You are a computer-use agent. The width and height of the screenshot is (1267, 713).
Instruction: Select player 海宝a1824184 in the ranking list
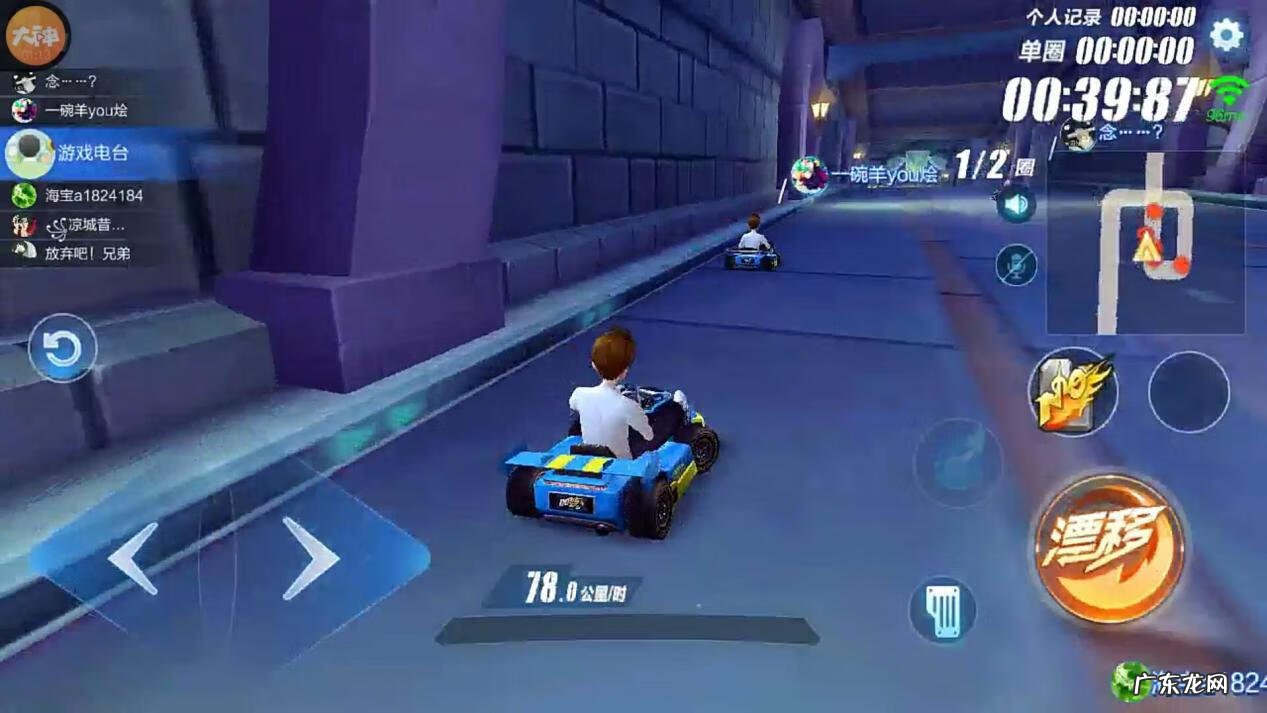click(x=80, y=196)
